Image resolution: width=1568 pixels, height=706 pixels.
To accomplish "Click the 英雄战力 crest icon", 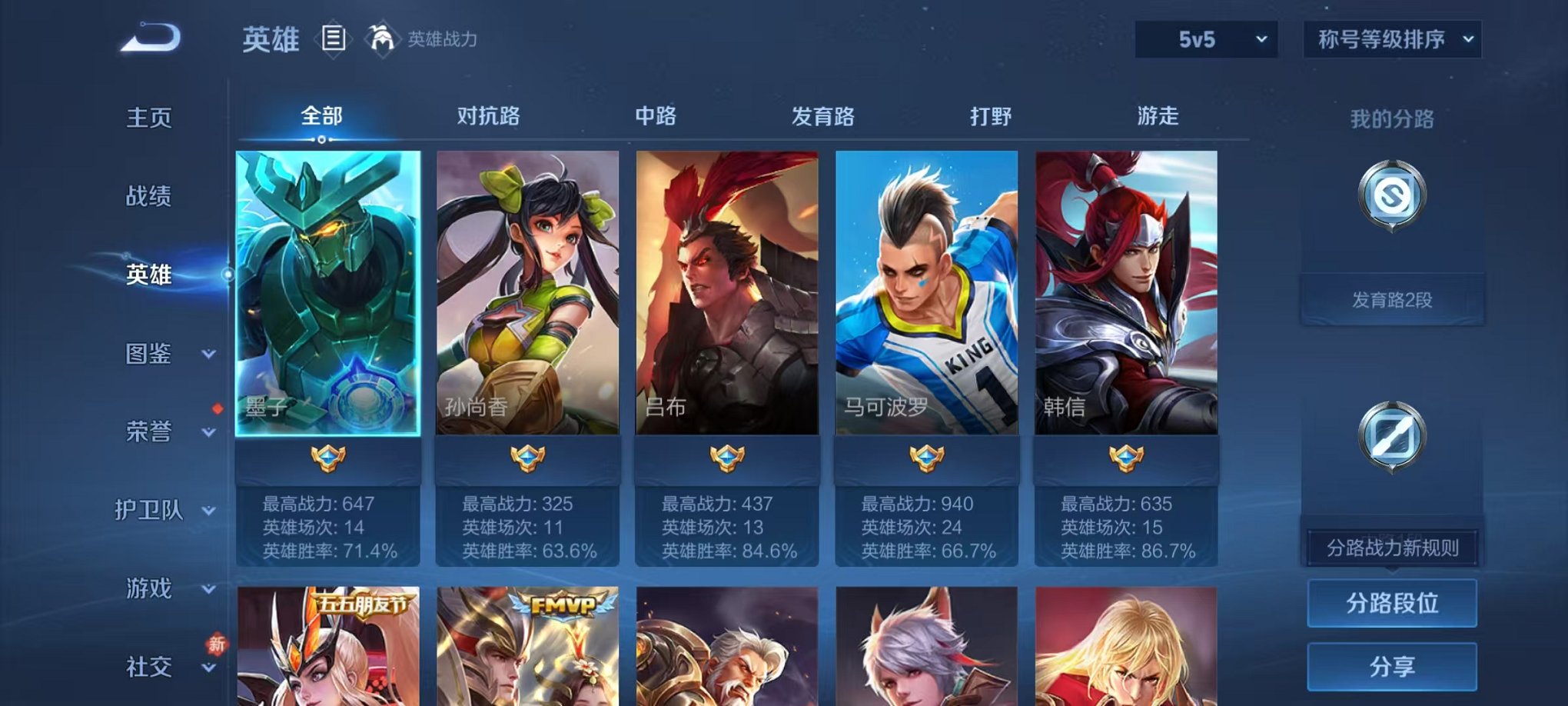I will point(382,37).
